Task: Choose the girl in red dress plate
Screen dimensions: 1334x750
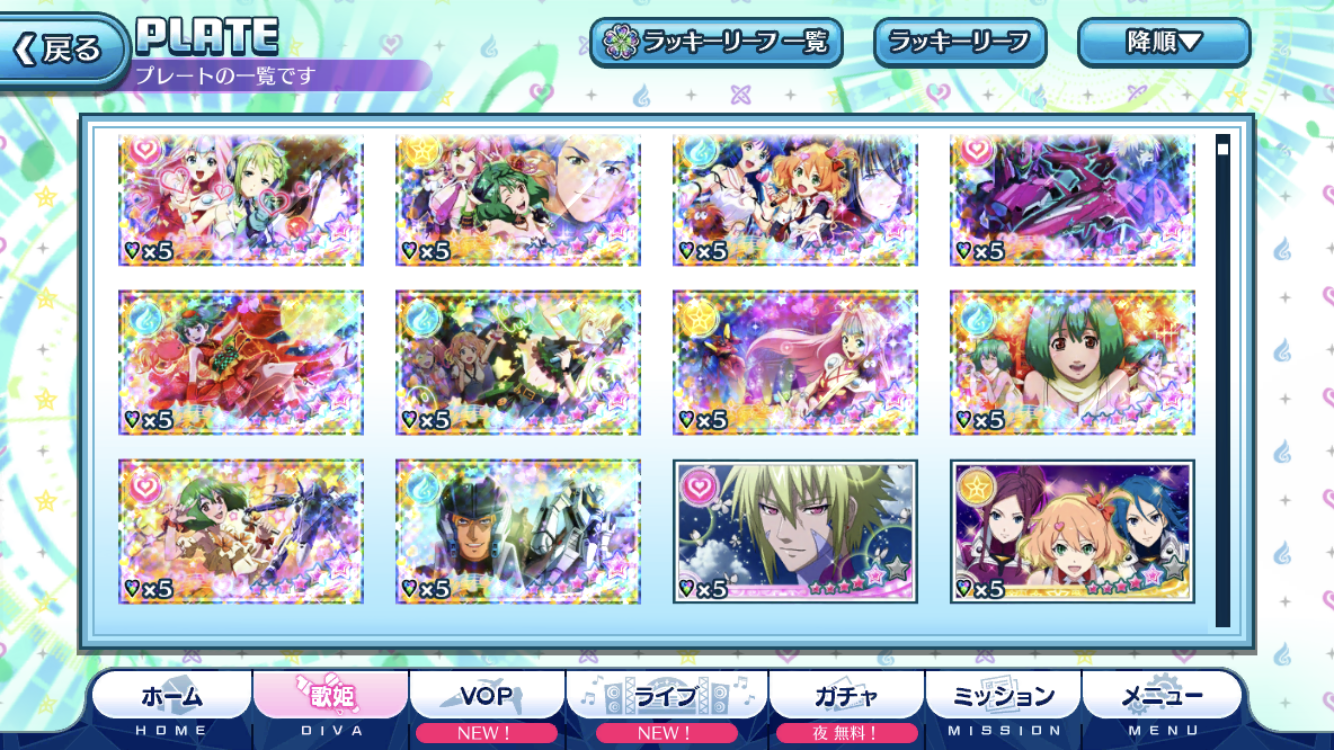Action: [x=241, y=363]
